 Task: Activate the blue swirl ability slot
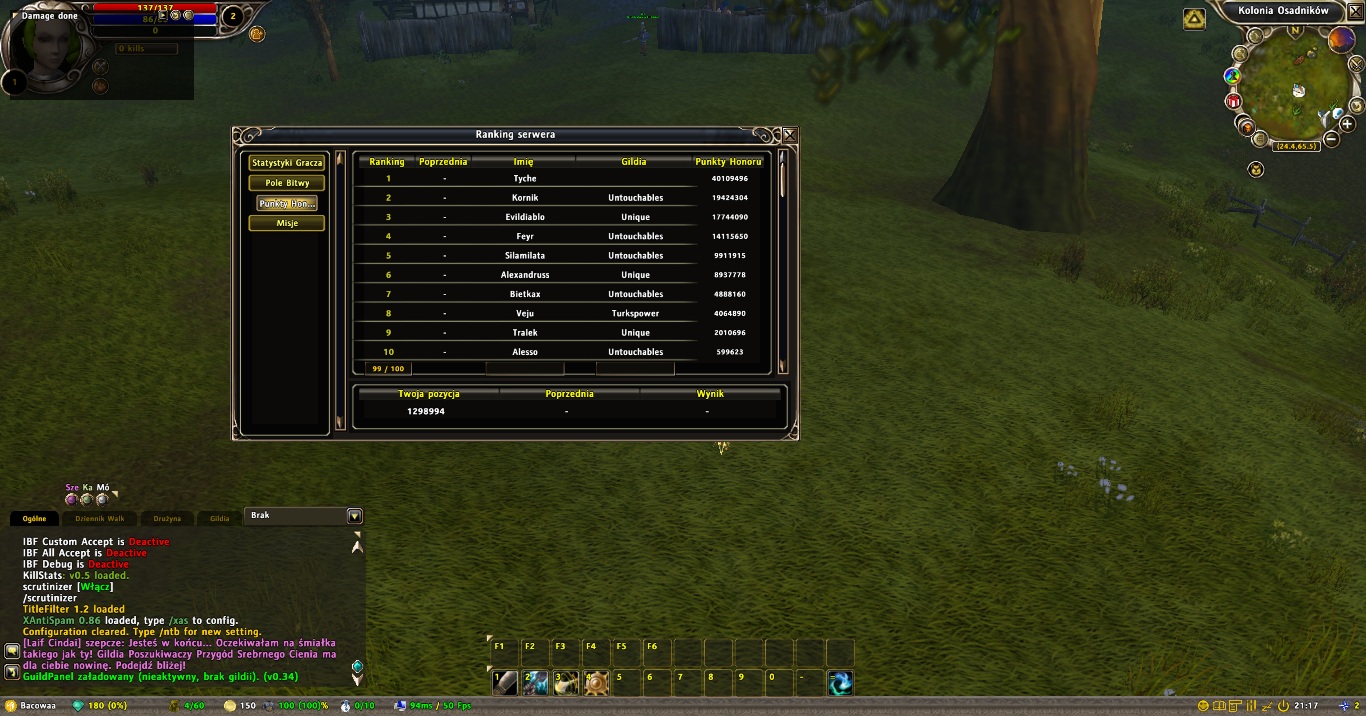841,683
